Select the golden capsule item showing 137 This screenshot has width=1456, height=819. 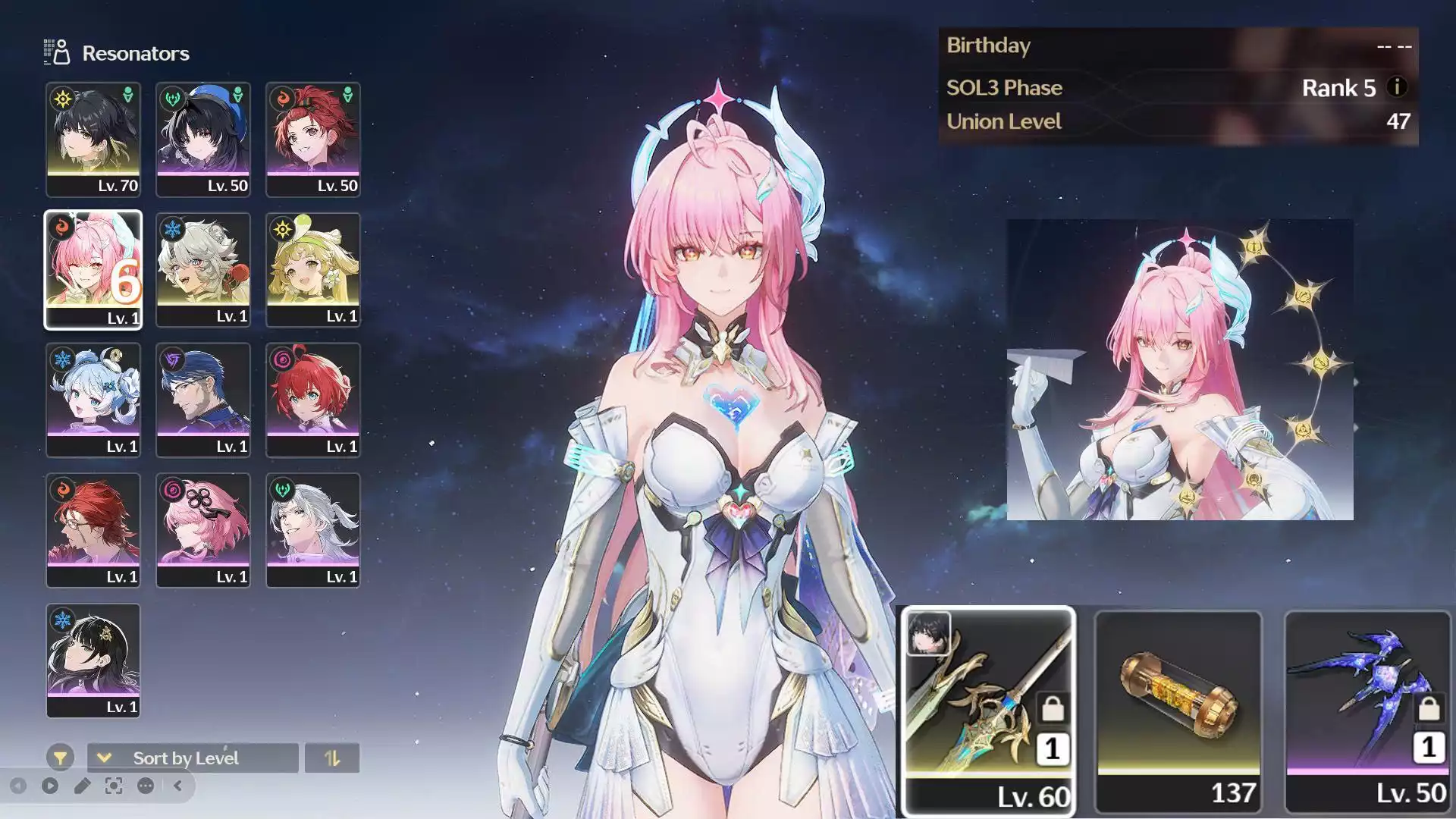pos(1178,711)
